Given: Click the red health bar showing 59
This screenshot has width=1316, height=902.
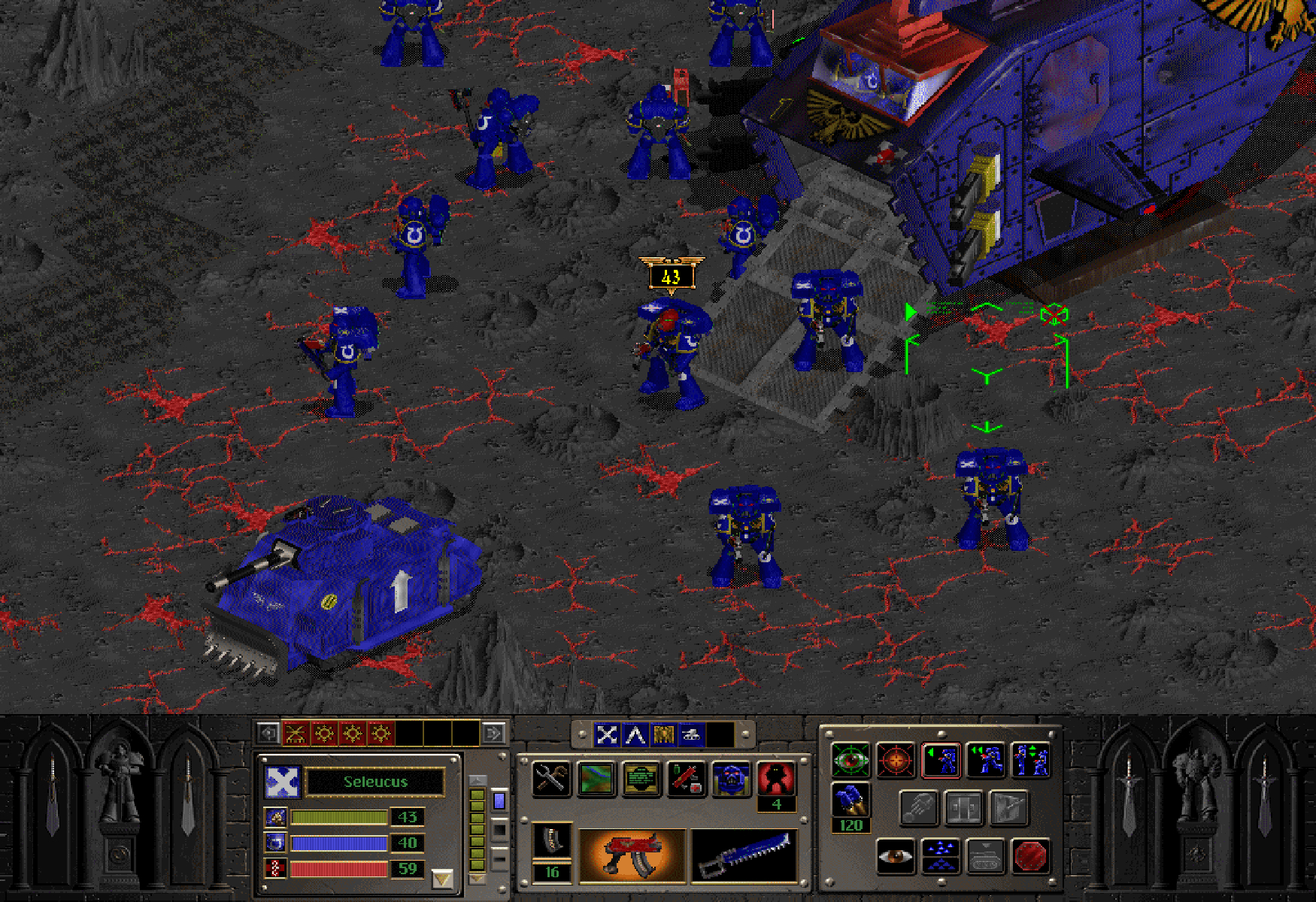Looking at the screenshot, I should (x=338, y=868).
